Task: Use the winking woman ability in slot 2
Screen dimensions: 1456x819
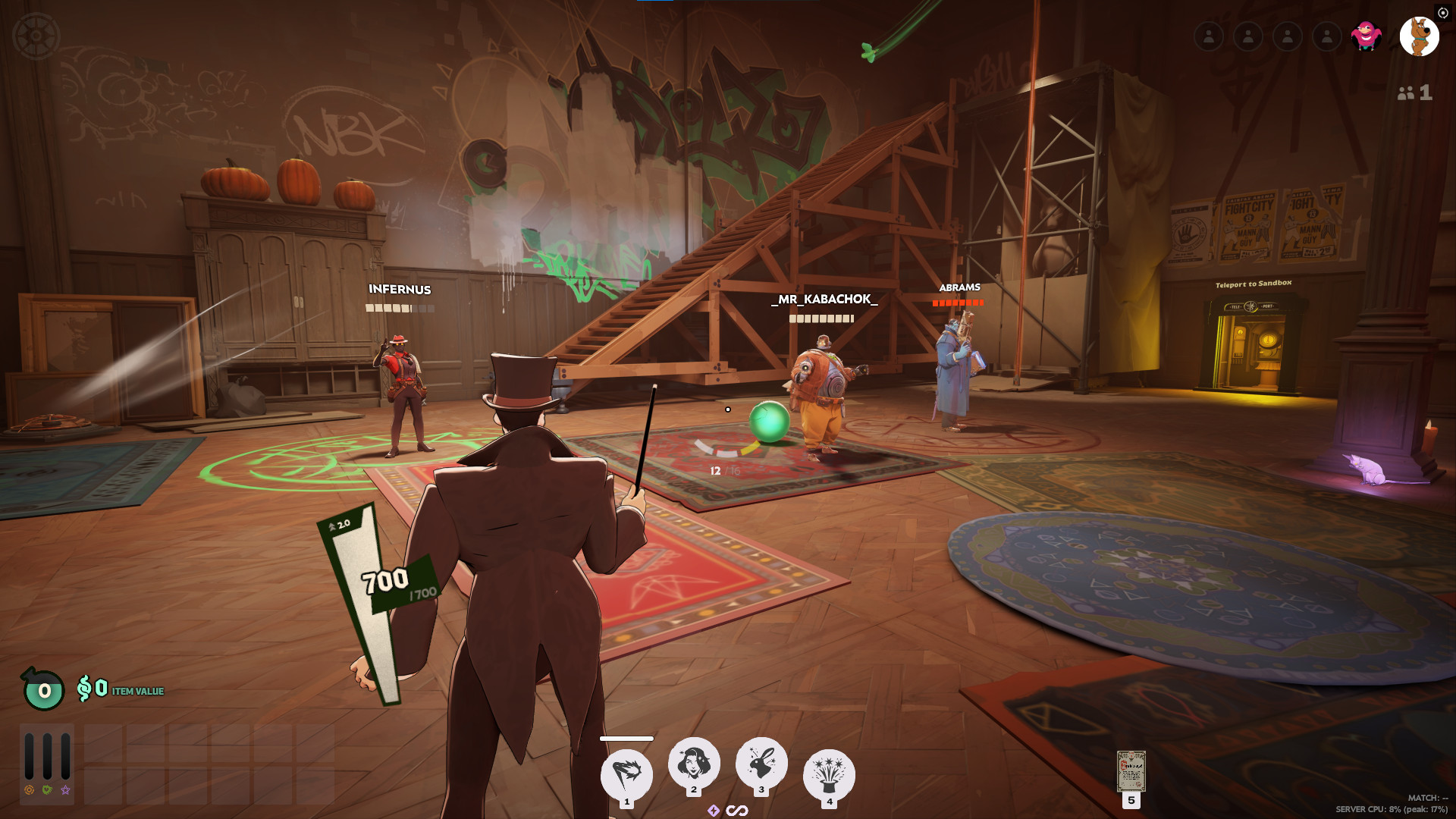Action: click(693, 763)
